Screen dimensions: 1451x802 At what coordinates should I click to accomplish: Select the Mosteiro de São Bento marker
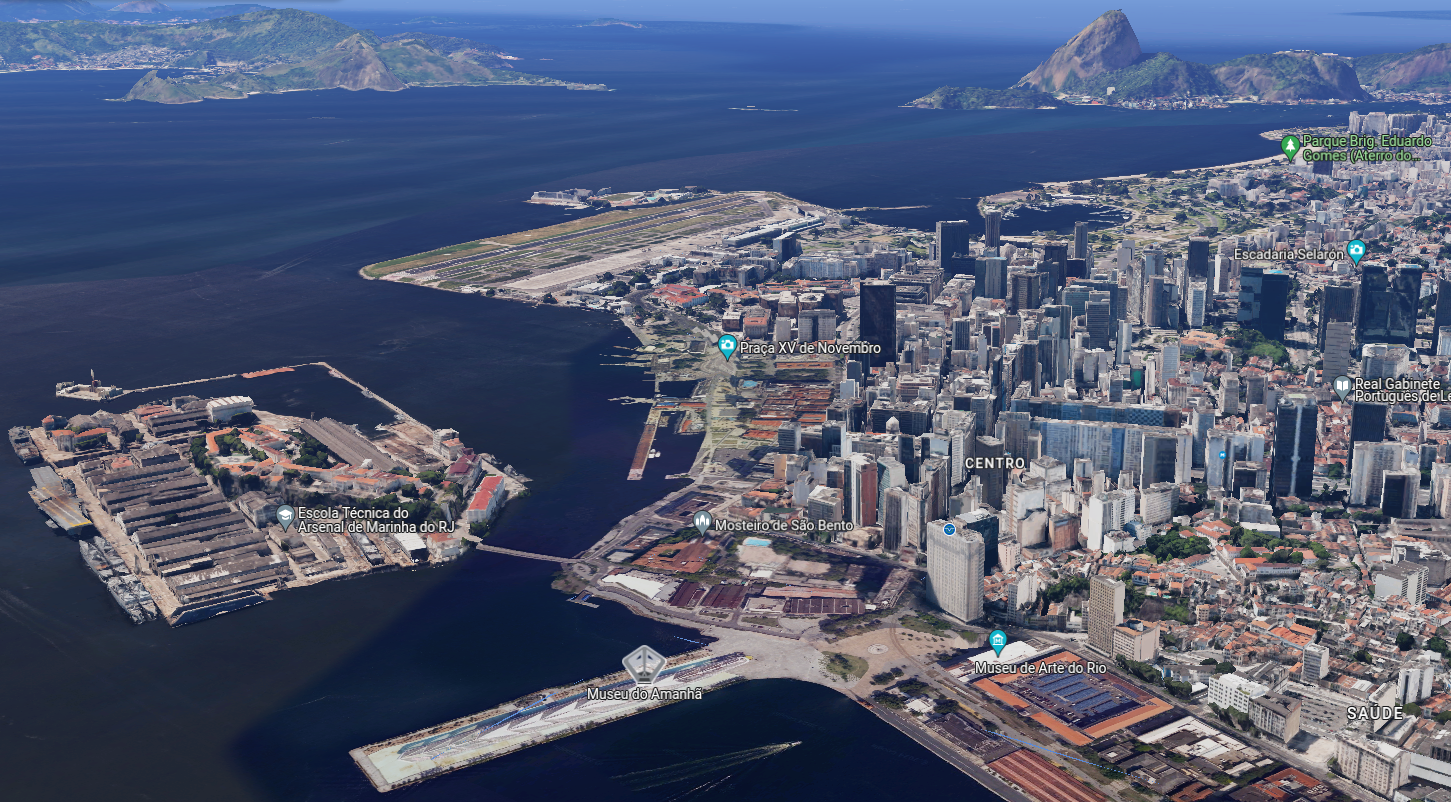pos(703,522)
